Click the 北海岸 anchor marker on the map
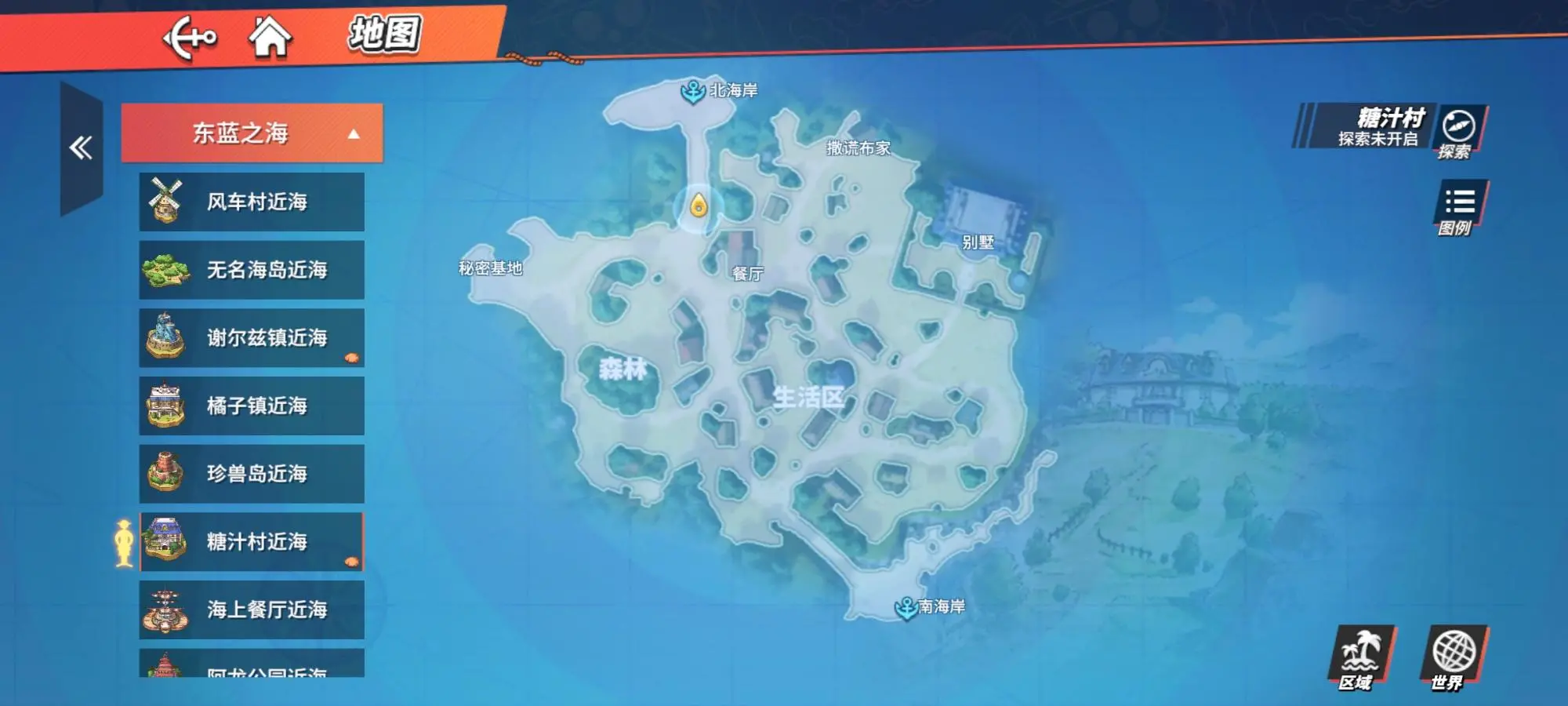 point(693,91)
